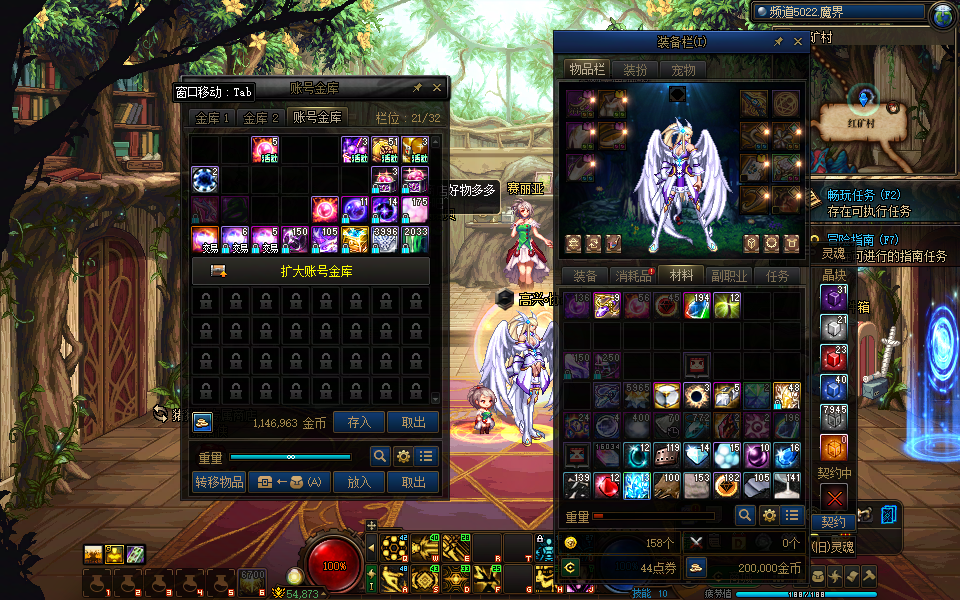This screenshot has height=600, width=960.
Task: Show the 任务 quest items tab
Action: 777,277
